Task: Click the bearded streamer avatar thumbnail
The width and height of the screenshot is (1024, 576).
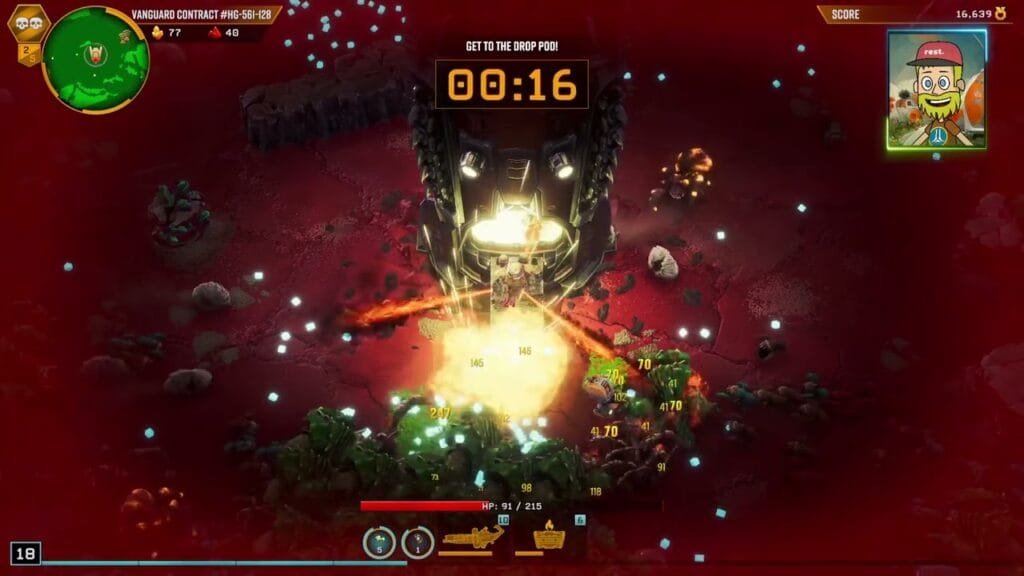Action: click(937, 89)
